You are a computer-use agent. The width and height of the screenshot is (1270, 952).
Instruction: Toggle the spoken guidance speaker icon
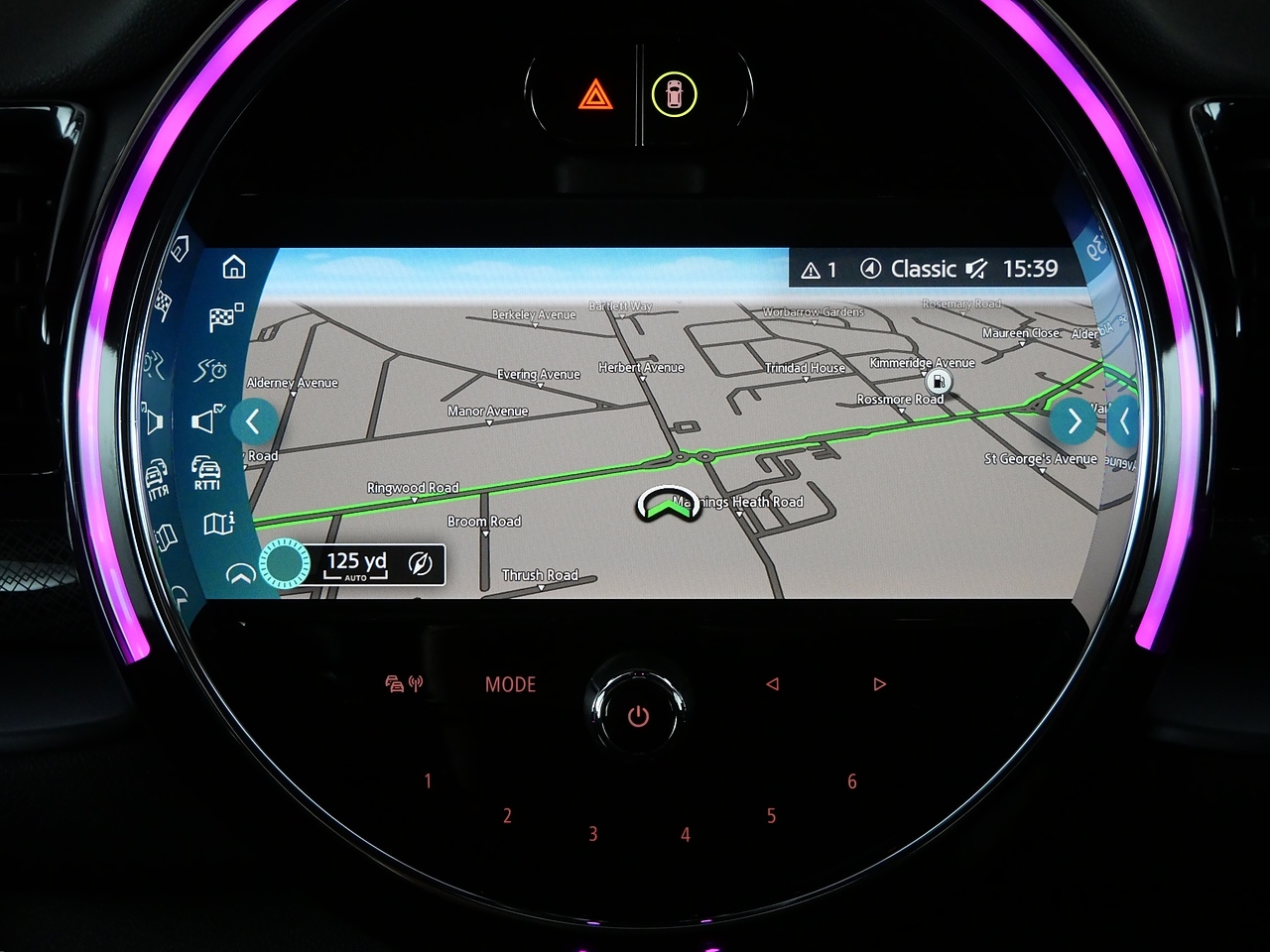click(x=207, y=419)
